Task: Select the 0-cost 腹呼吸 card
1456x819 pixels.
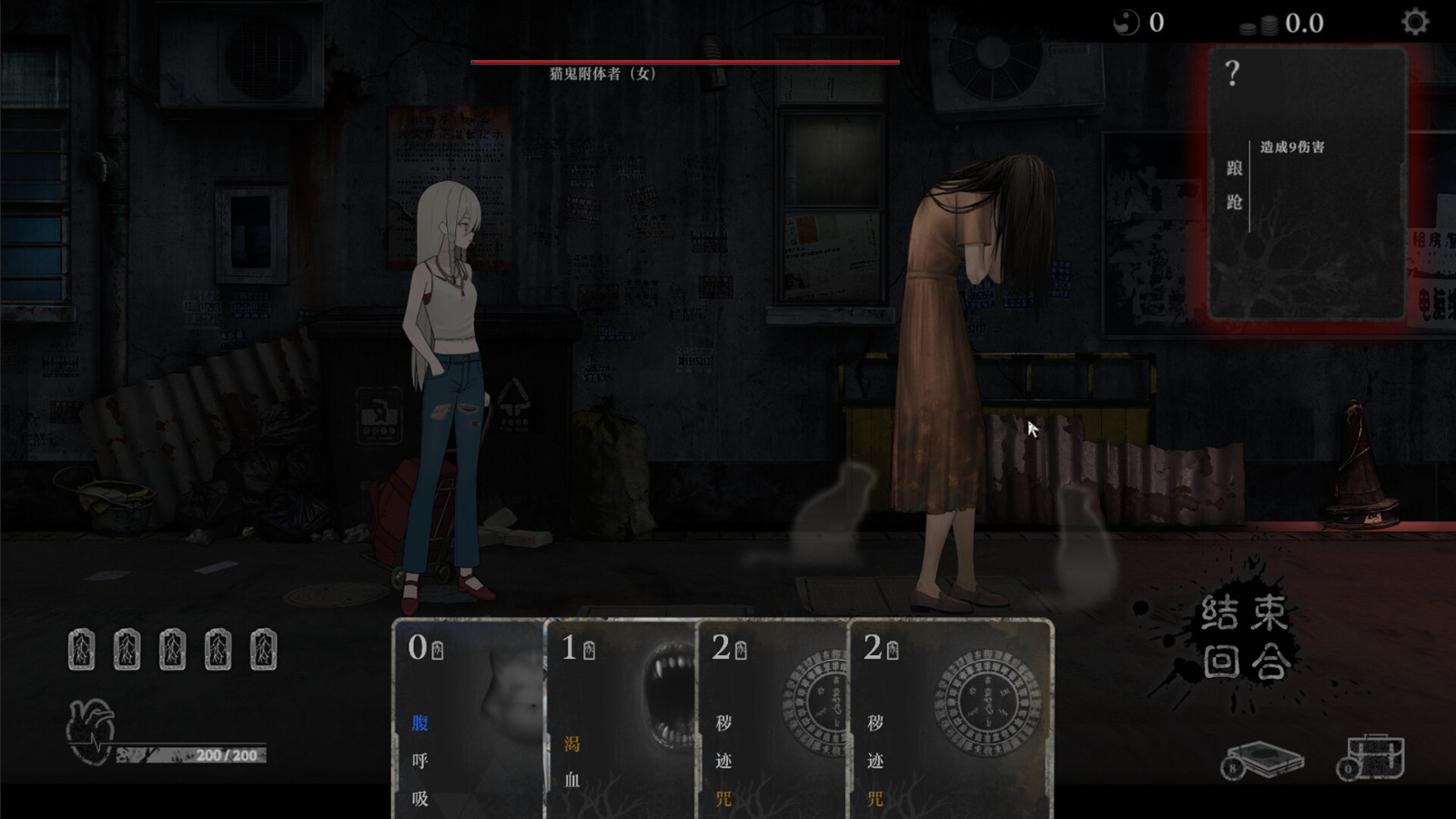Action: (x=468, y=719)
